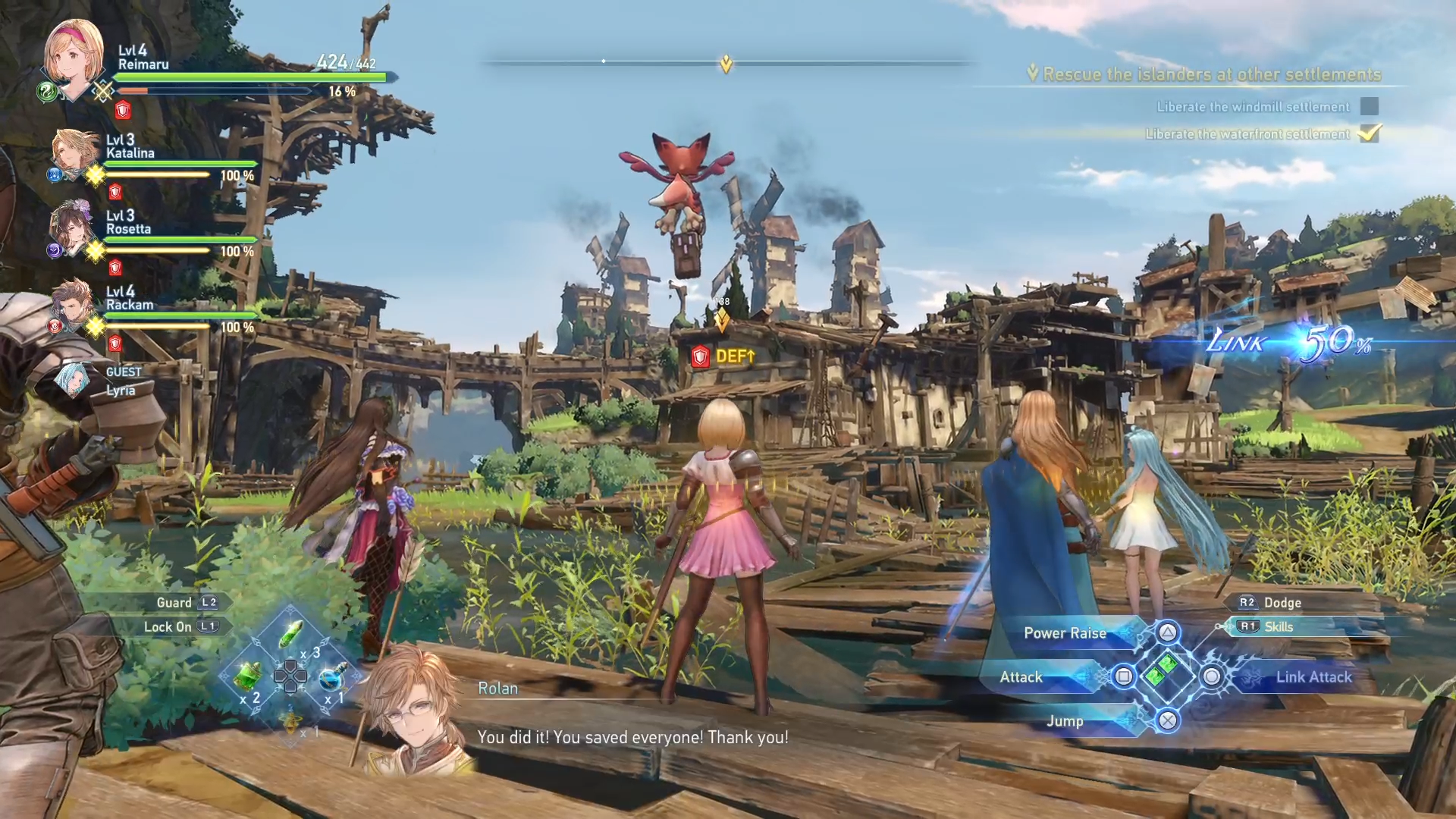The image size is (1456, 819).
Task: Toggle the Lock On action label
Action: pos(168,627)
